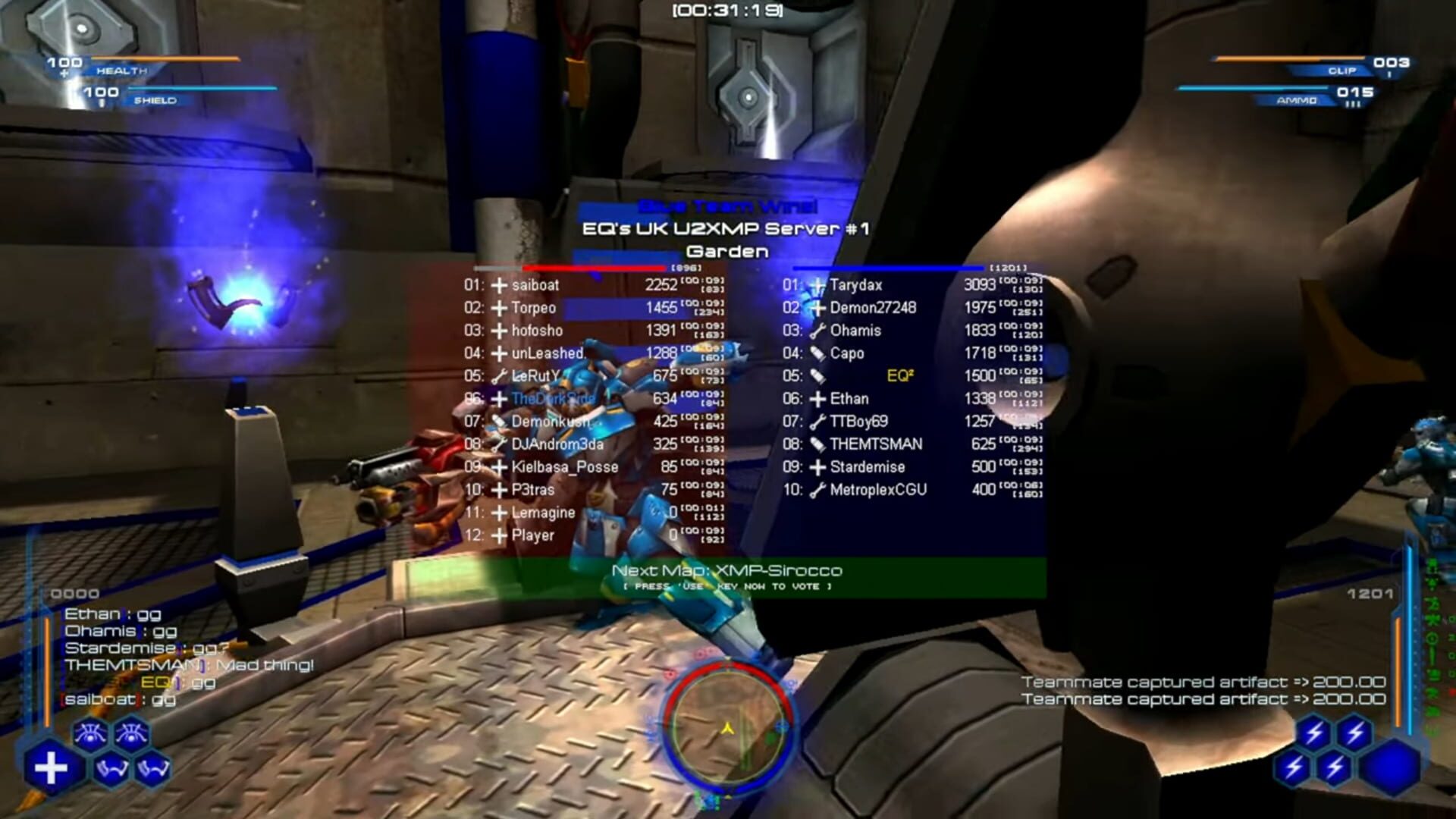The width and height of the screenshot is (1456, 819).
Task: Select the left field generator hexagon icon
Action: point(111,769)
